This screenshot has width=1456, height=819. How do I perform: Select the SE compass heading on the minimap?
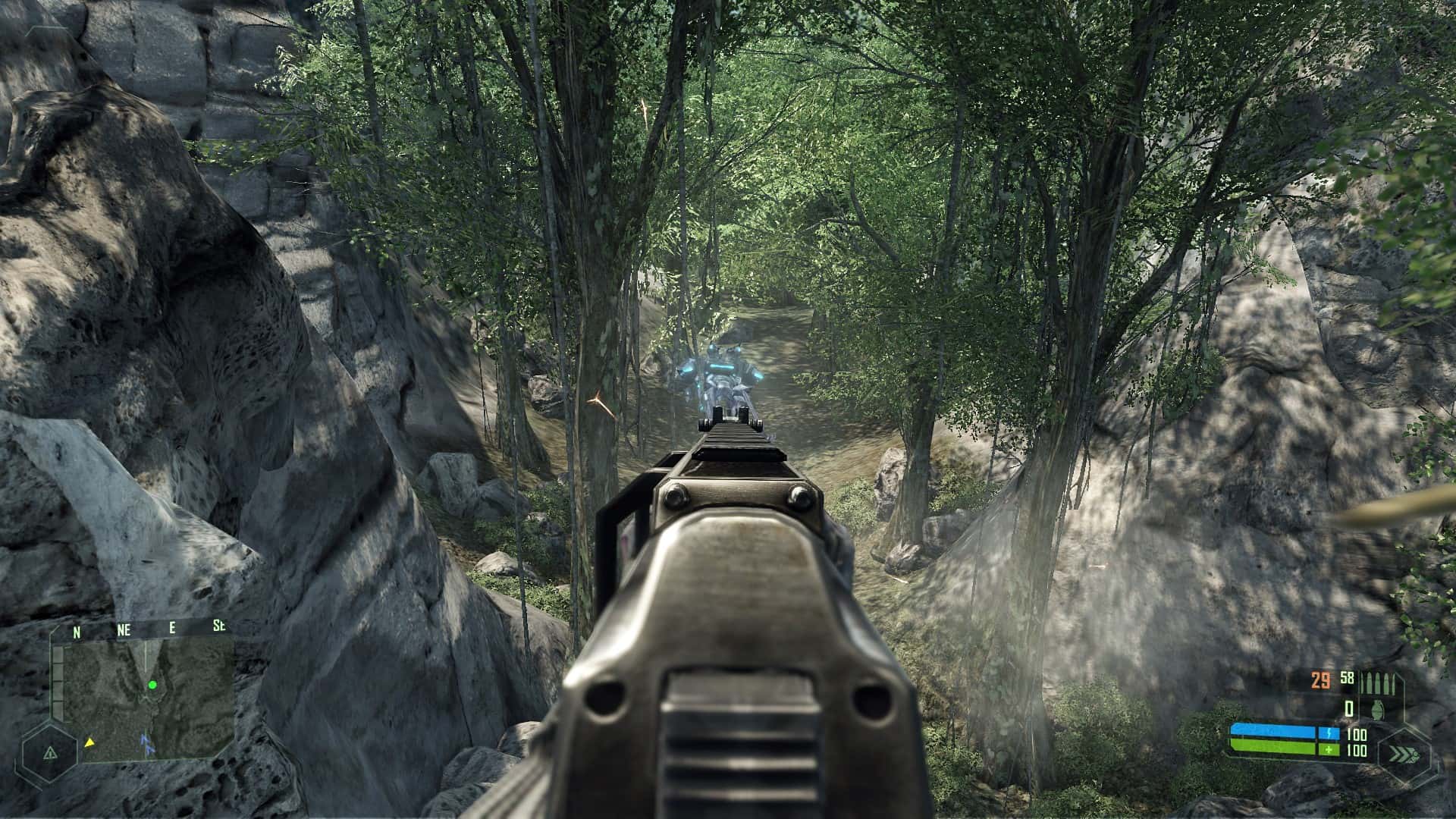click(x=220, y=626)
